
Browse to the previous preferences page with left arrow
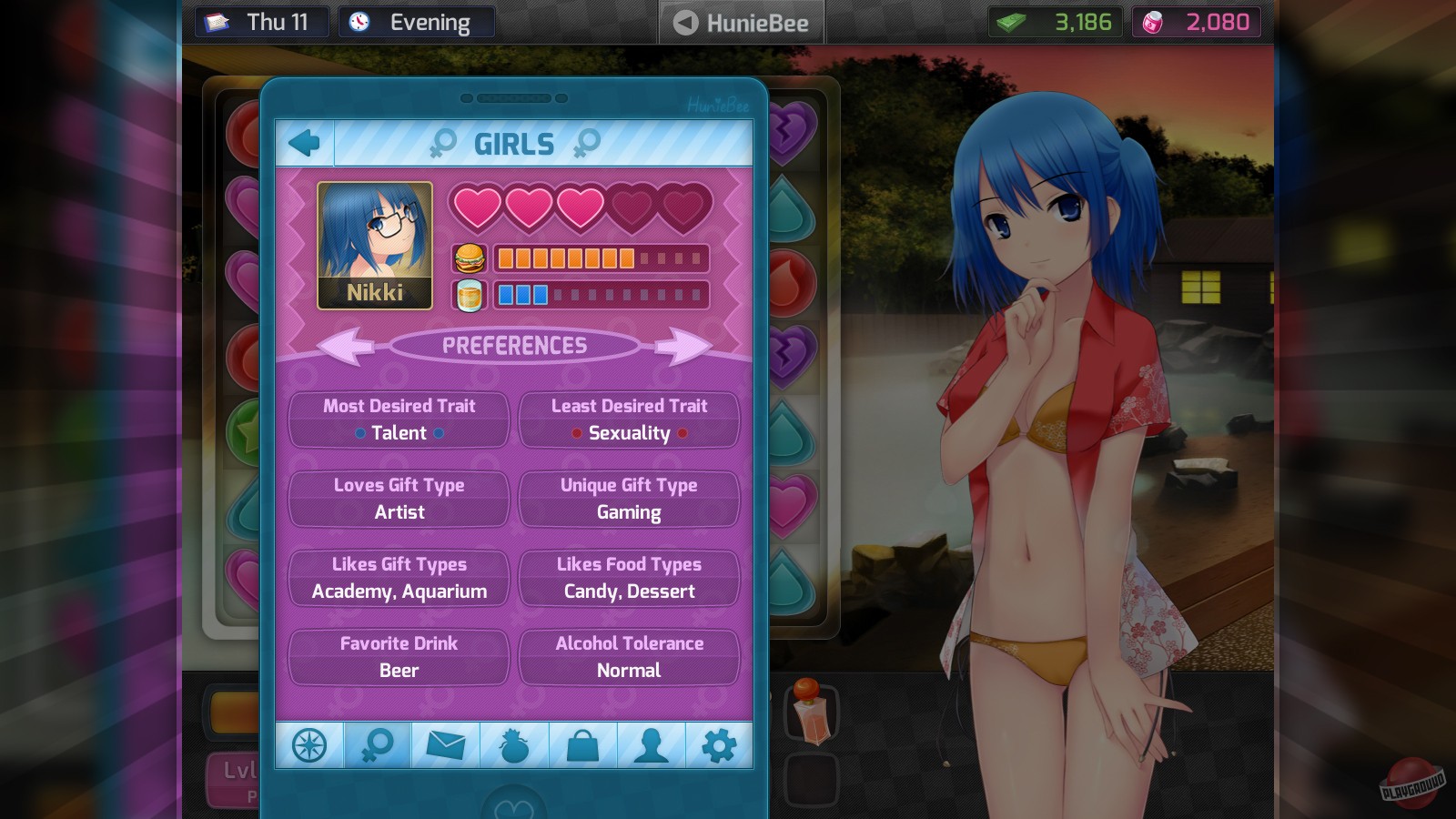click(x=344, y=345)
